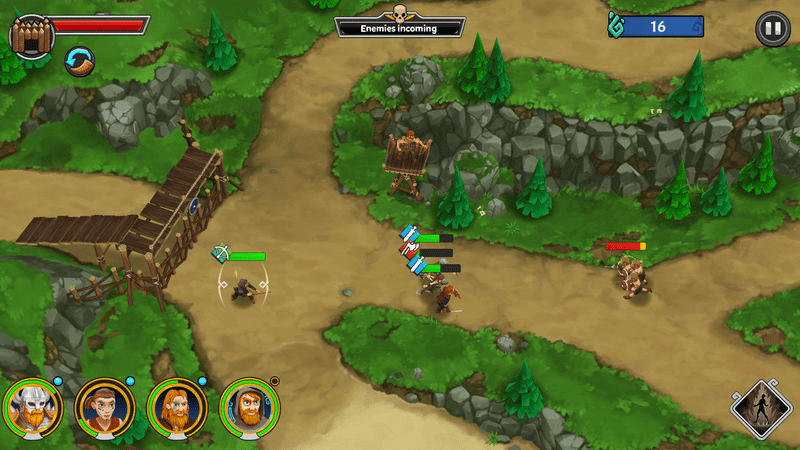Activate the horn with blue arrow button
Image resolution: width=800 pixels, height=450 pixels.
coord(80,62)
